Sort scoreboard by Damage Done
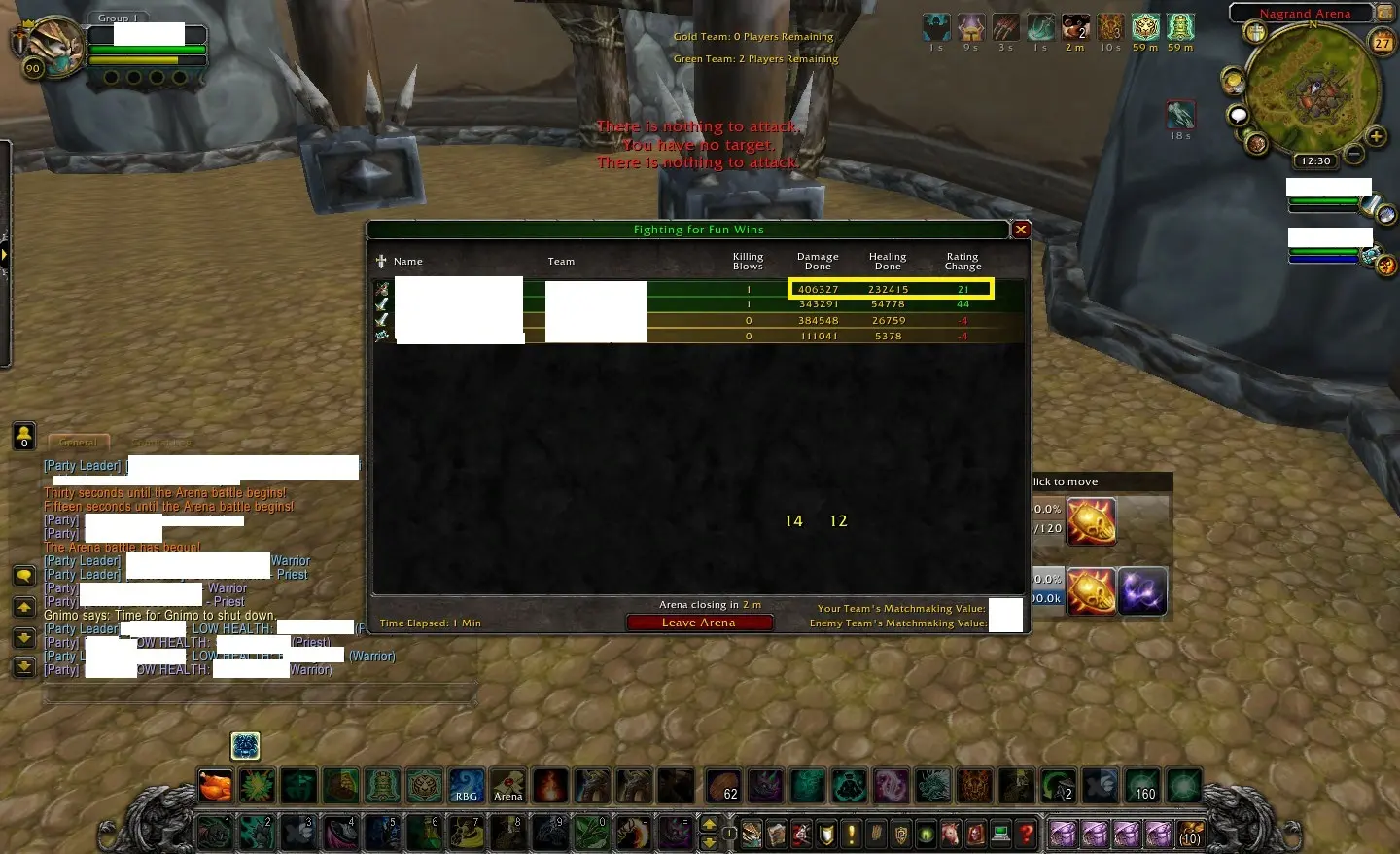The height and width of the screenshot is (854, 1400). pyautogui.click(x=818, y=261)
